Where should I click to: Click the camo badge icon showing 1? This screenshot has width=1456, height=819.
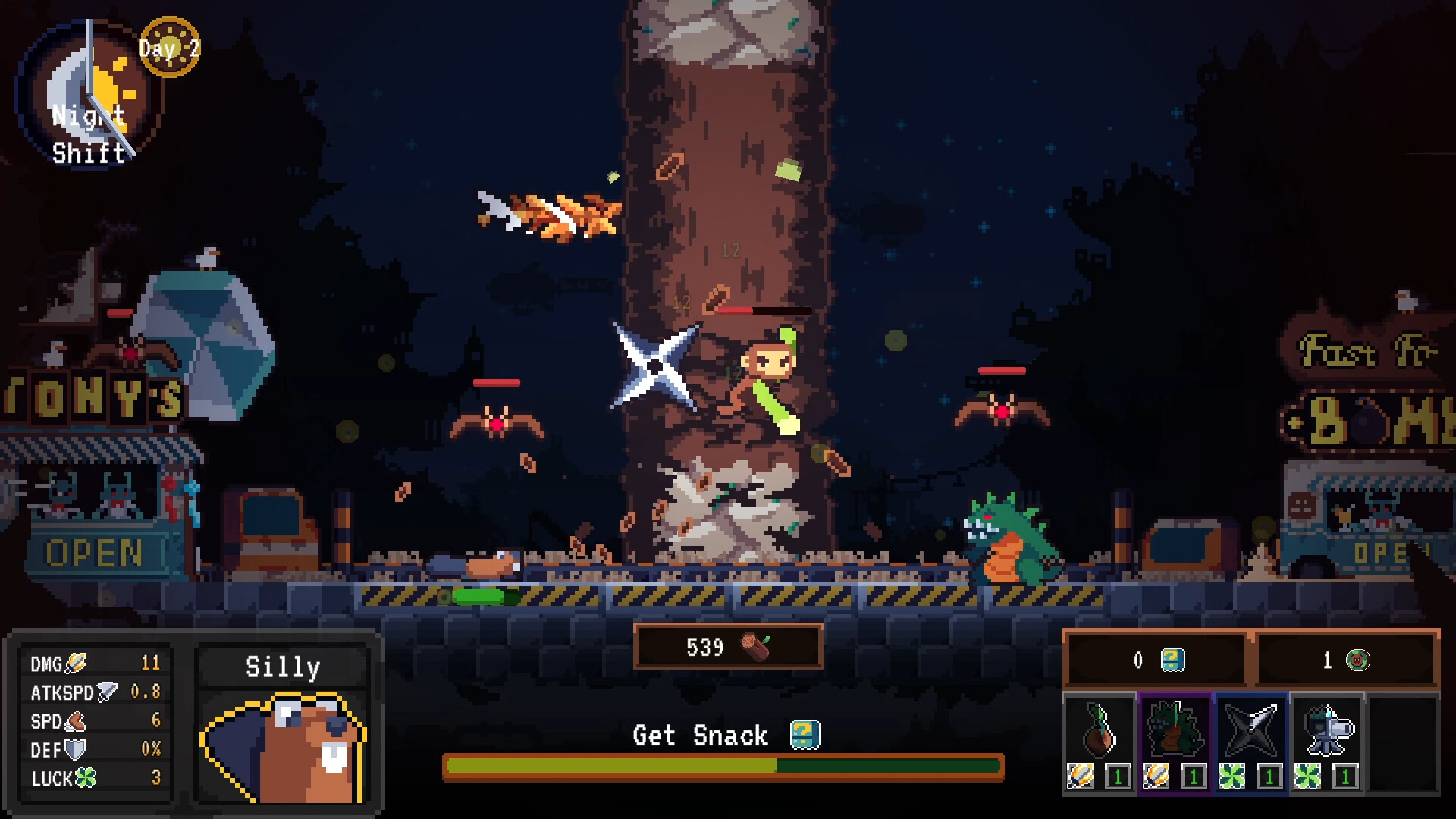[x=1358, y=661]
